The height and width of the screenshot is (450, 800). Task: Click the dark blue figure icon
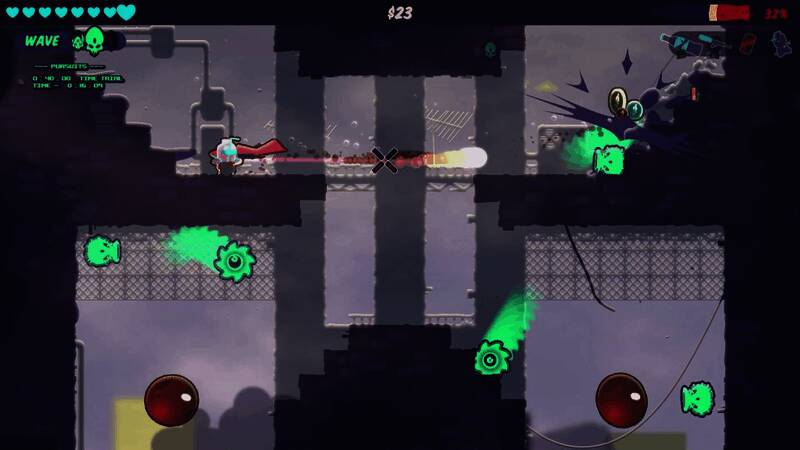tap(780, 44)
